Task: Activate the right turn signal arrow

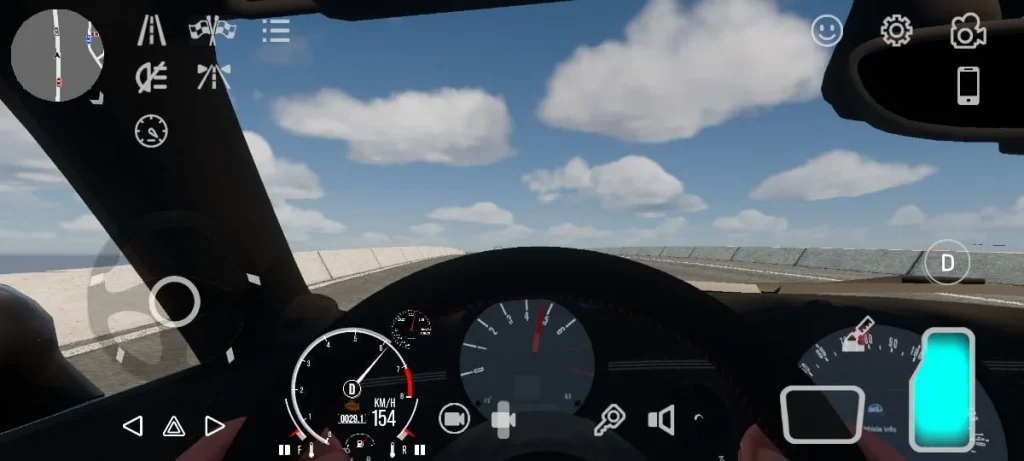Action: pos(215,427)
